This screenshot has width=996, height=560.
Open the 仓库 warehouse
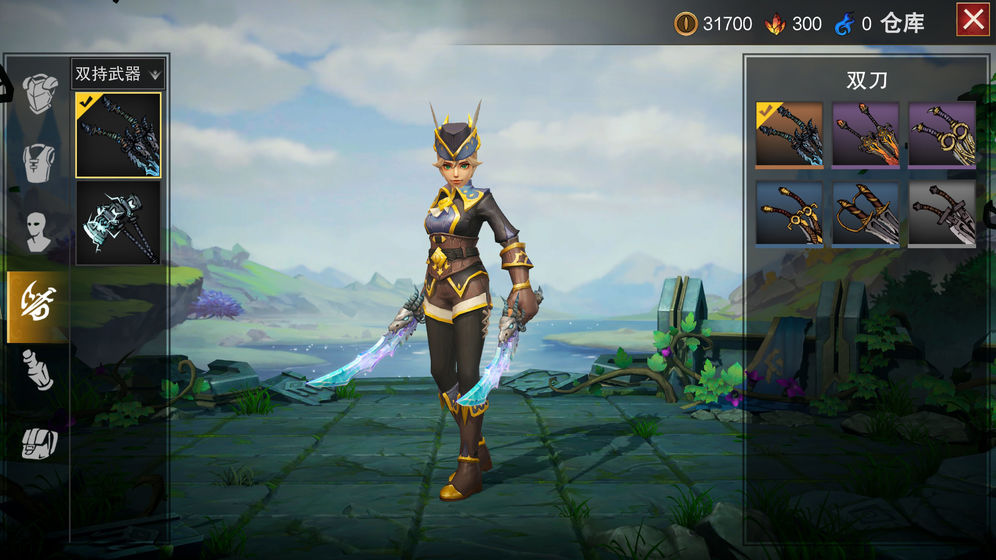(902, 24)
